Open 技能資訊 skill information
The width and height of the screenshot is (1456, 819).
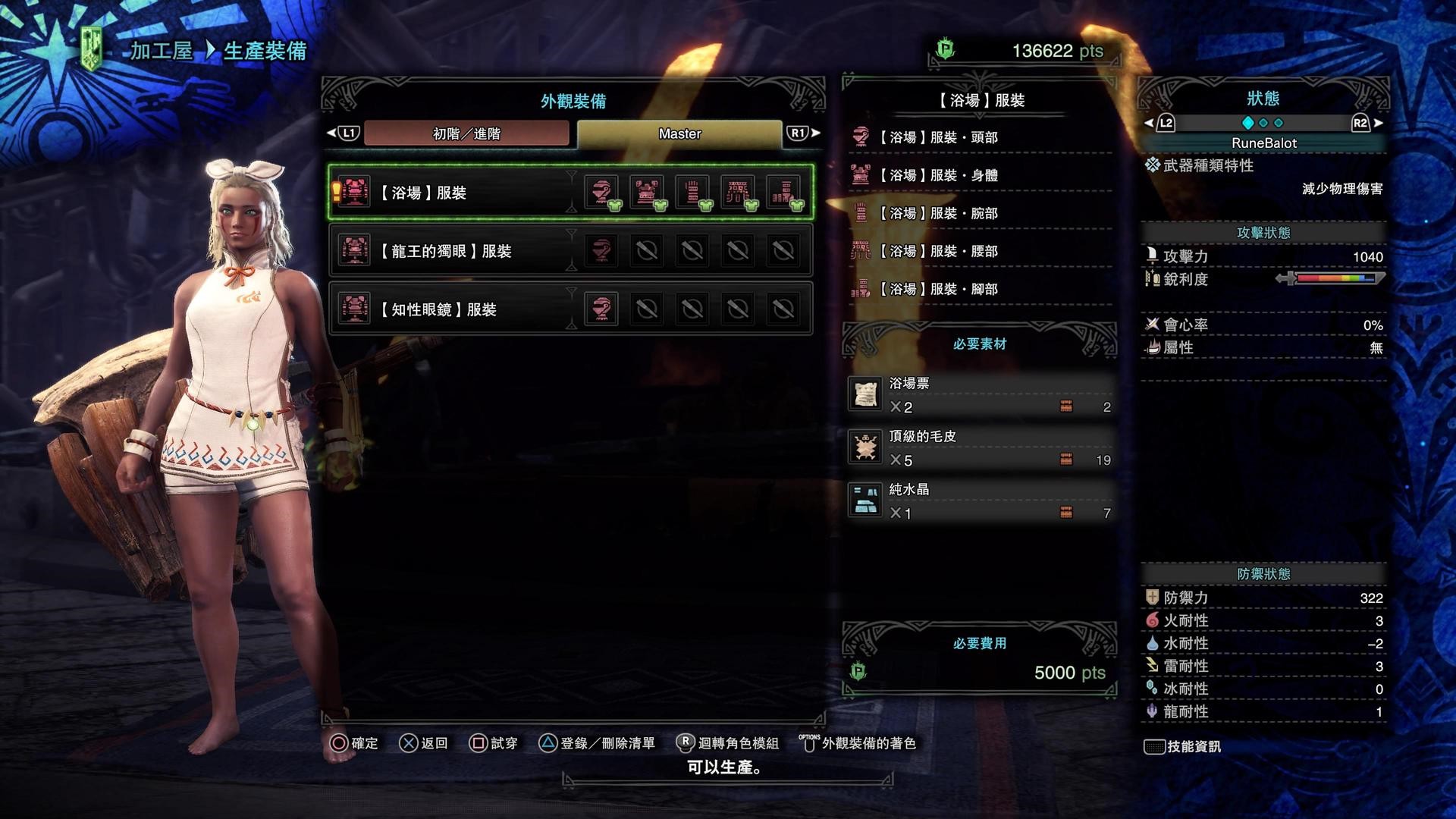tap(1183, 747)
